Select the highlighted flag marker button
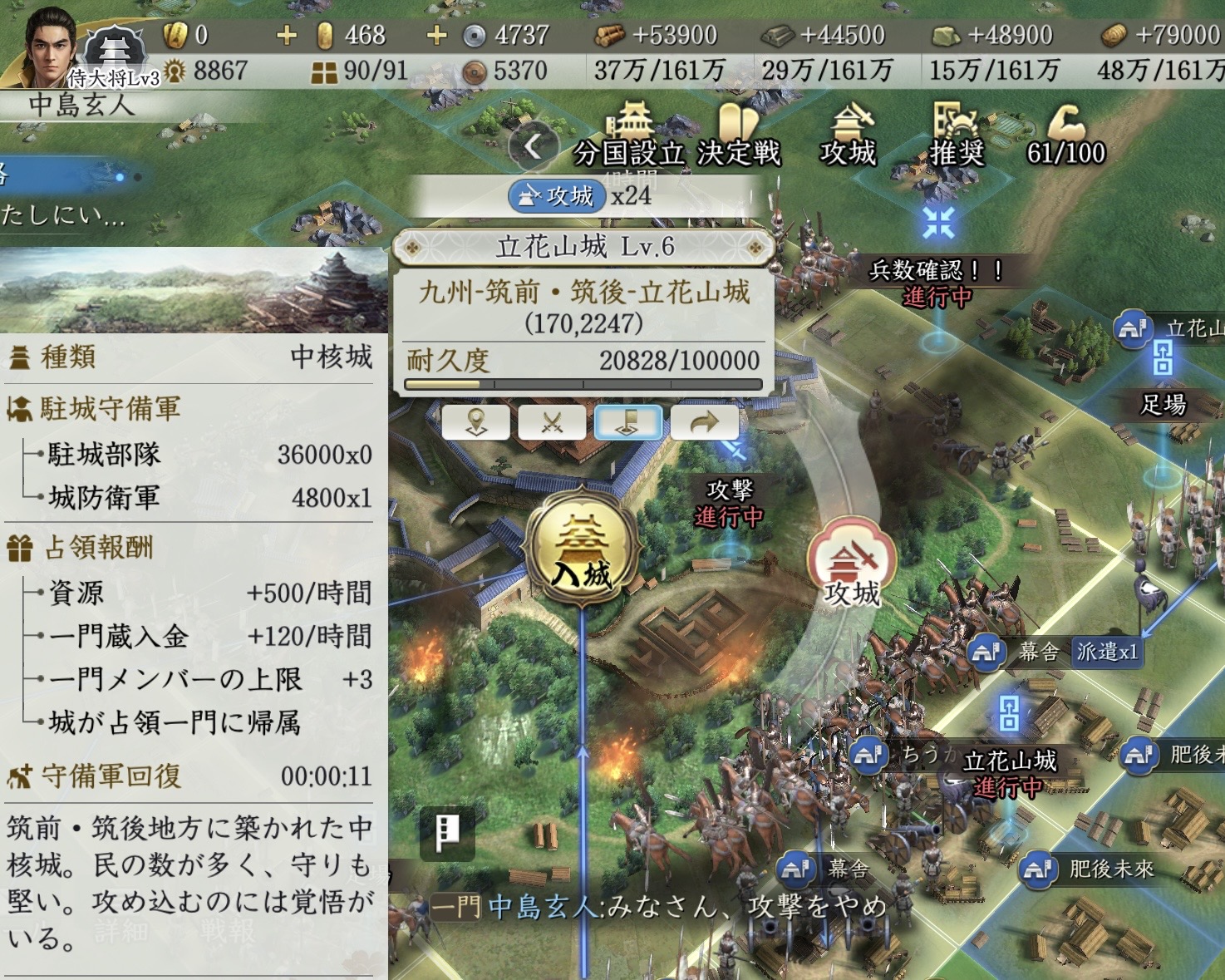 [x=628, y=422]
